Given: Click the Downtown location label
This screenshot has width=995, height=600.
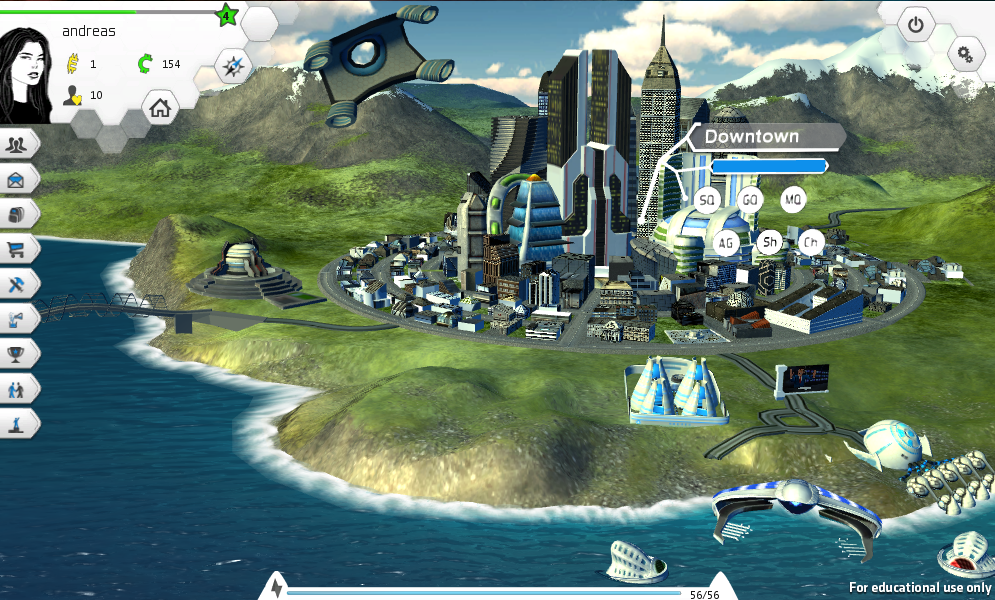Looking at the screenshot, I should [752, 137].
